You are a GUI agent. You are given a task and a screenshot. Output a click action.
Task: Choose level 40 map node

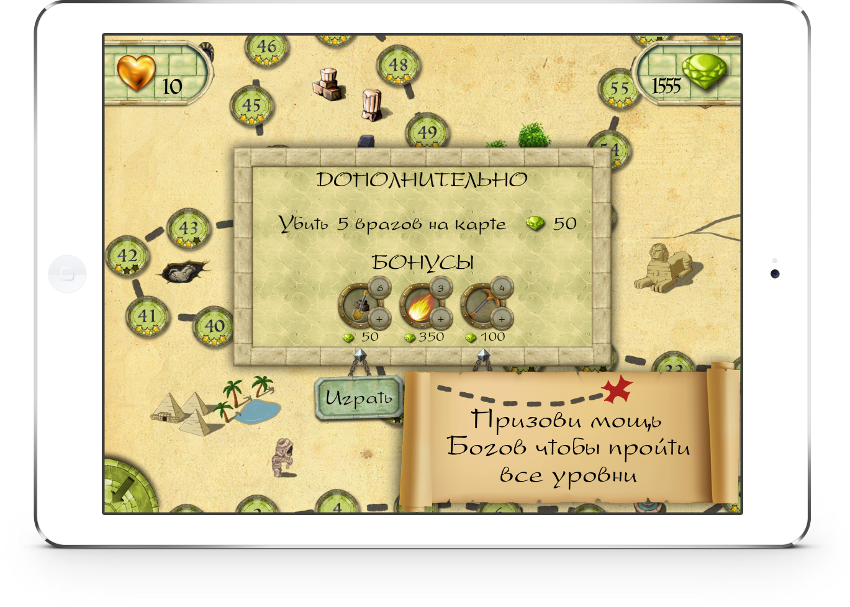tap(213, 325)
